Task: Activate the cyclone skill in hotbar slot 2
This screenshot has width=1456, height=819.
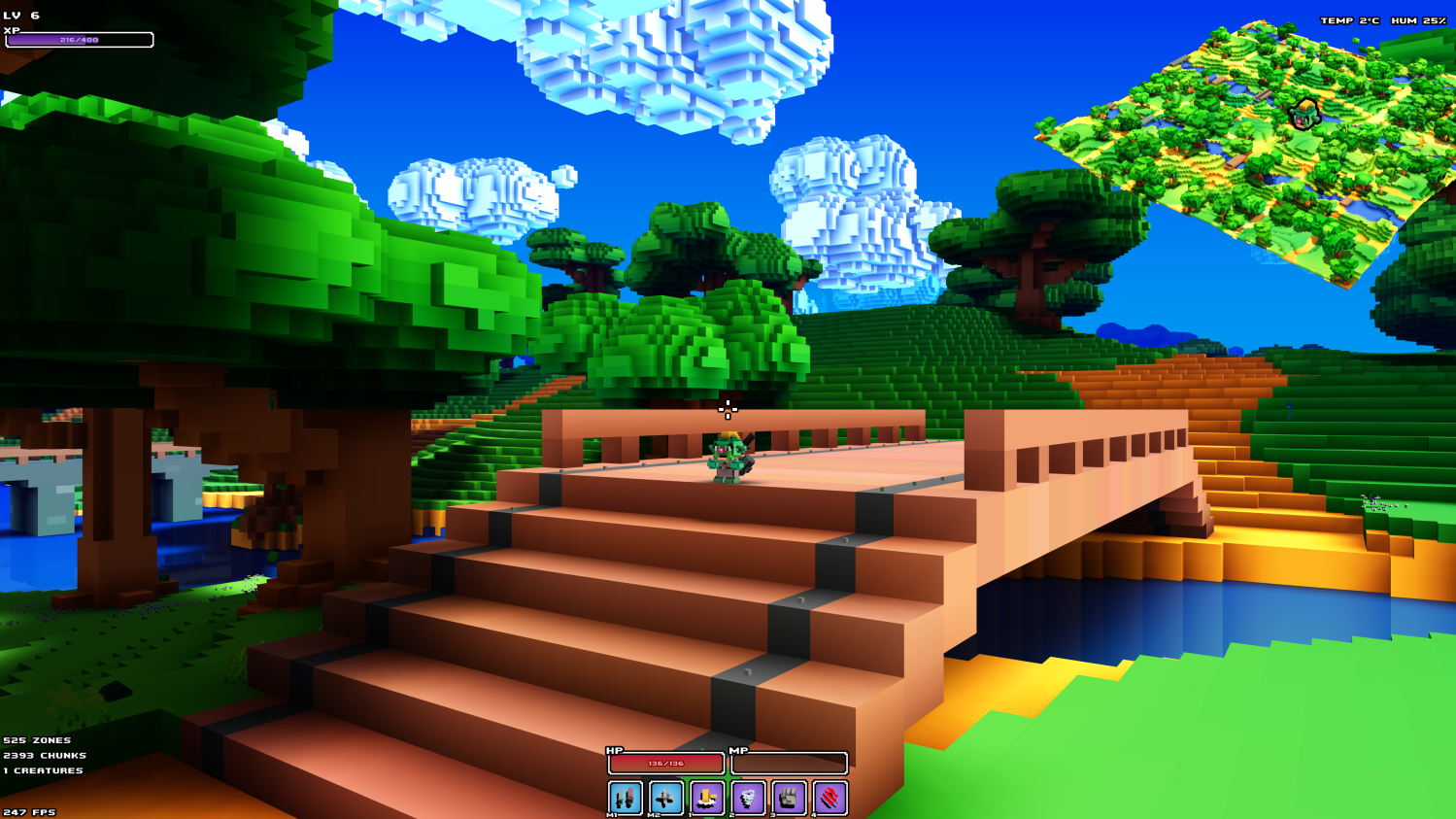Action: 750,798
